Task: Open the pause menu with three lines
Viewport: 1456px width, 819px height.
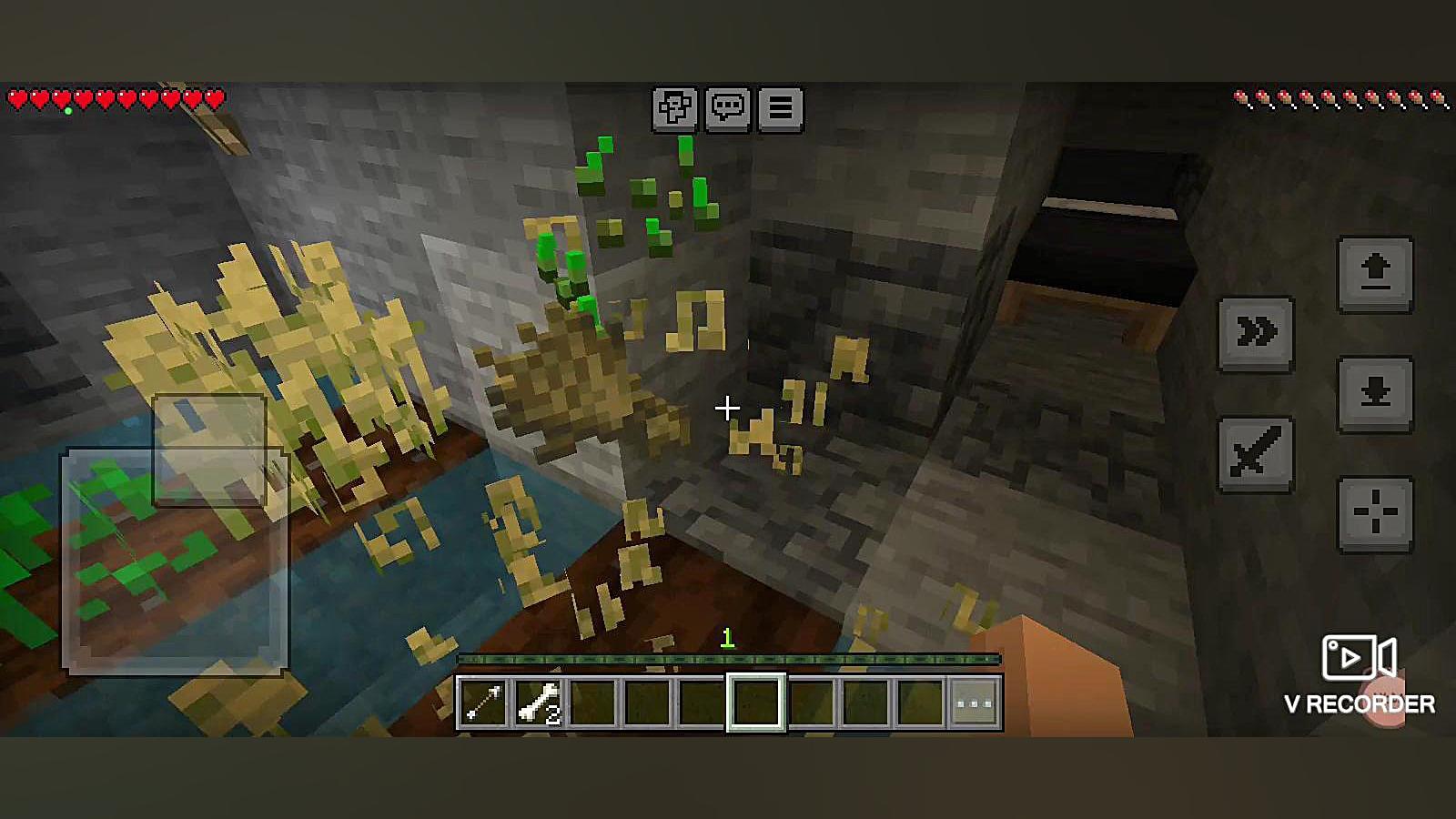Action: [780, 110]
